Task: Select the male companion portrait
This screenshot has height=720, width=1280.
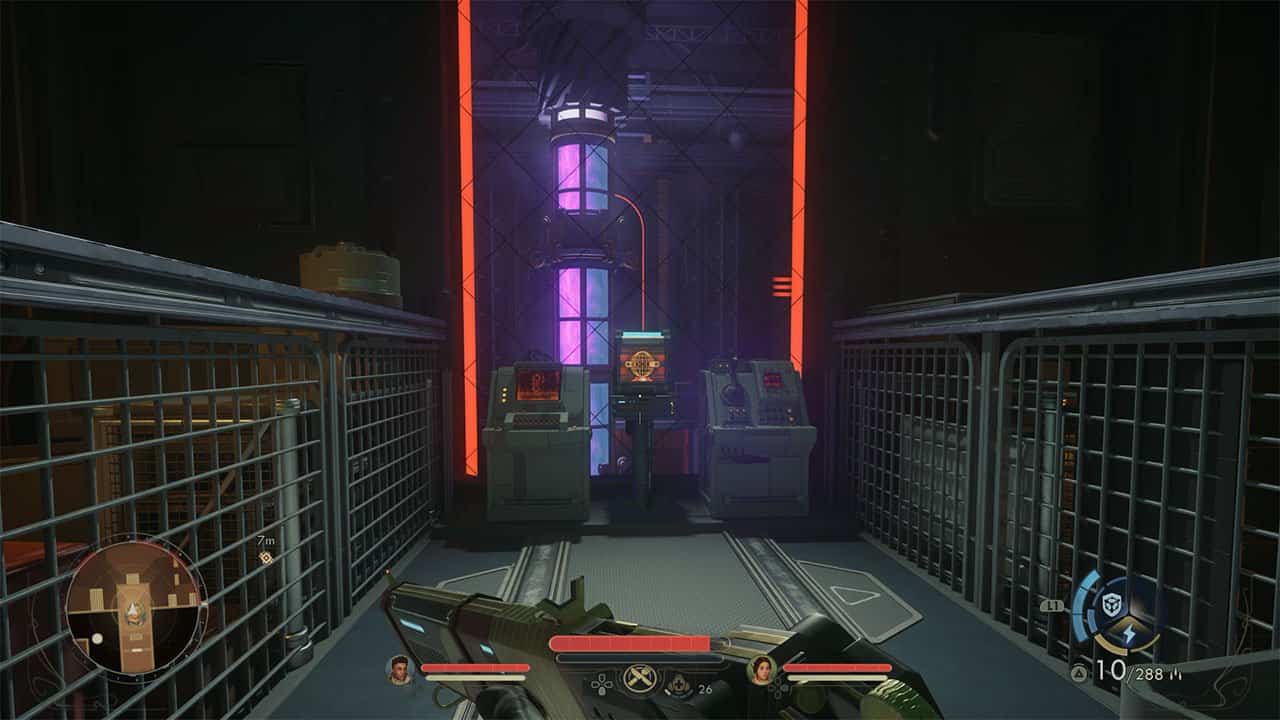Action: click(400, 669)
